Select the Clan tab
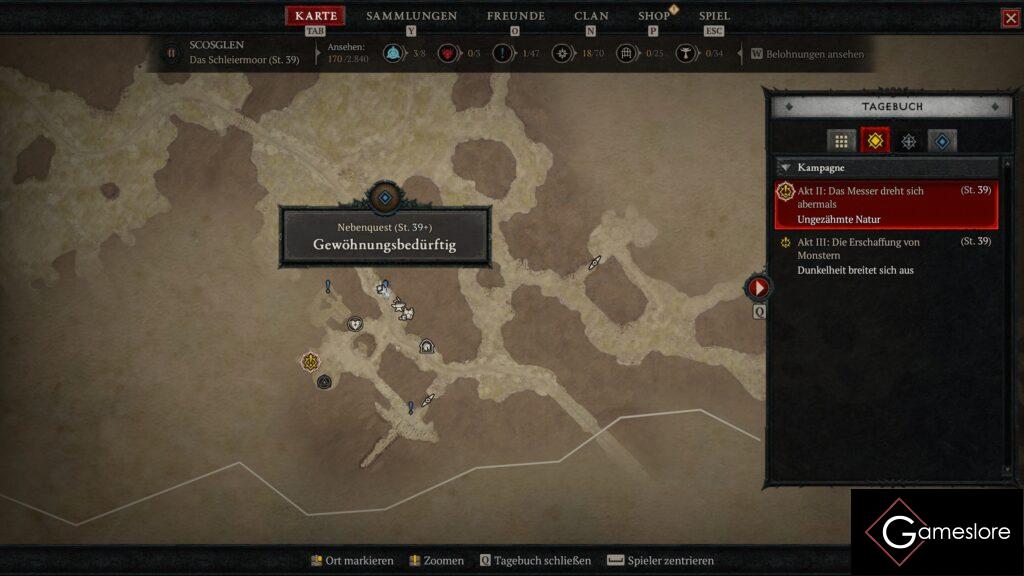This screenshot has height=576, width=1024. point(591,16)
